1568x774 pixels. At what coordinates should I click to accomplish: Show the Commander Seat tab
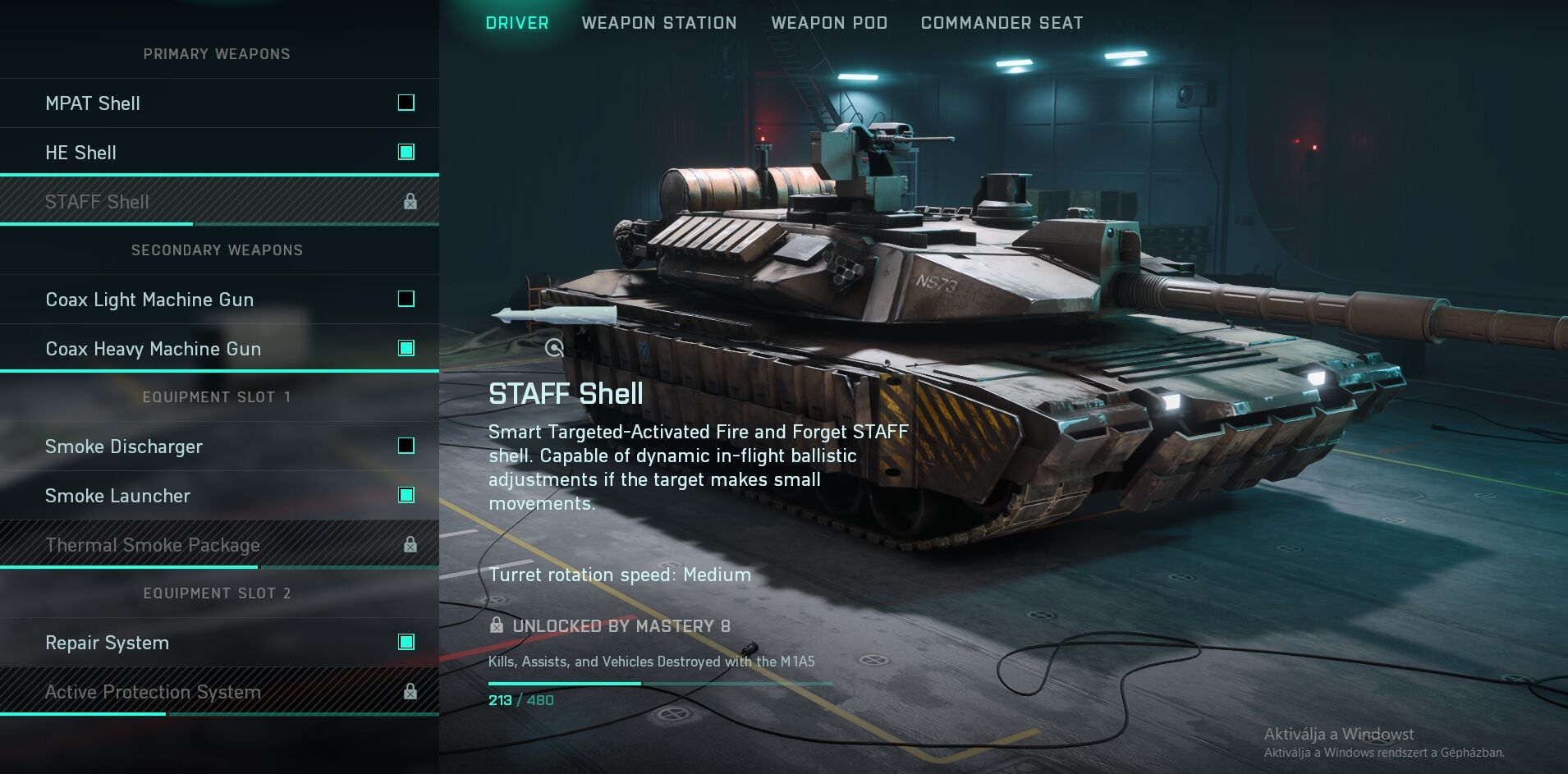tap(1002, 23)
